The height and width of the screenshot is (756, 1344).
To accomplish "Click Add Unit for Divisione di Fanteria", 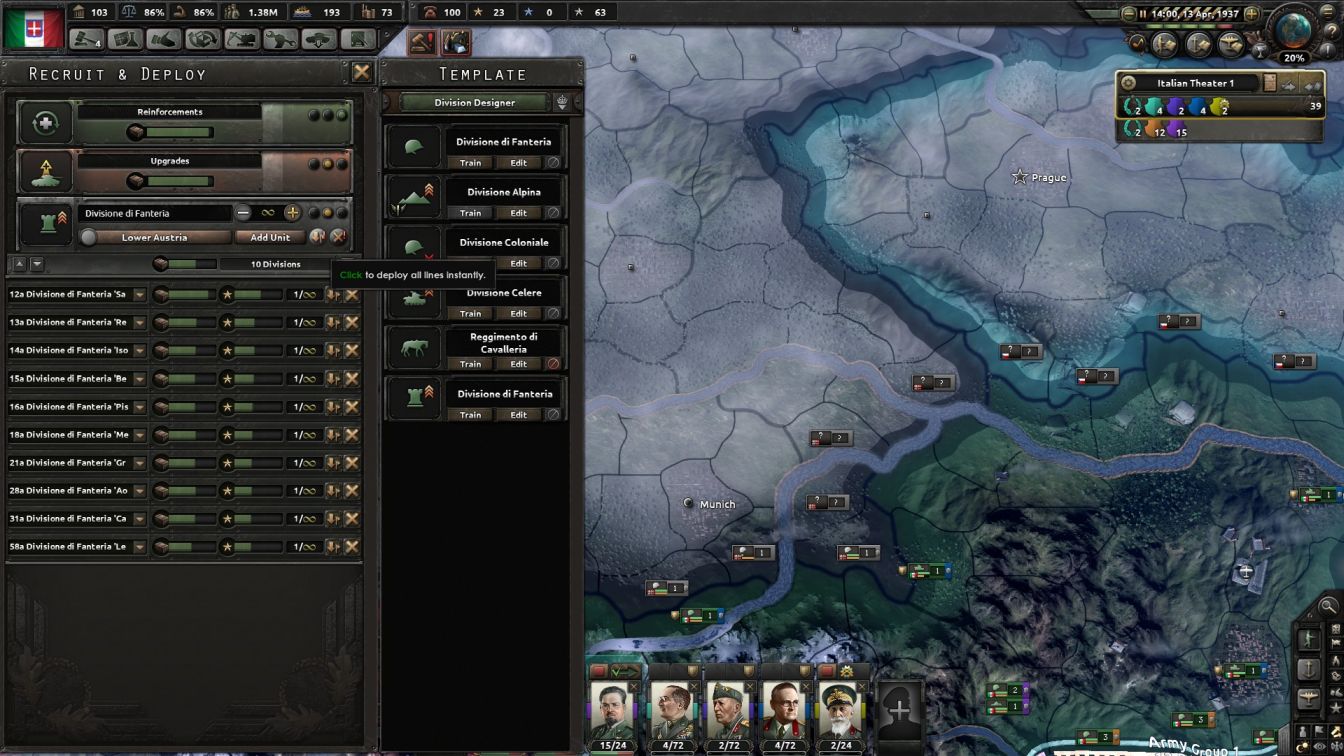I will pos(269,237).
